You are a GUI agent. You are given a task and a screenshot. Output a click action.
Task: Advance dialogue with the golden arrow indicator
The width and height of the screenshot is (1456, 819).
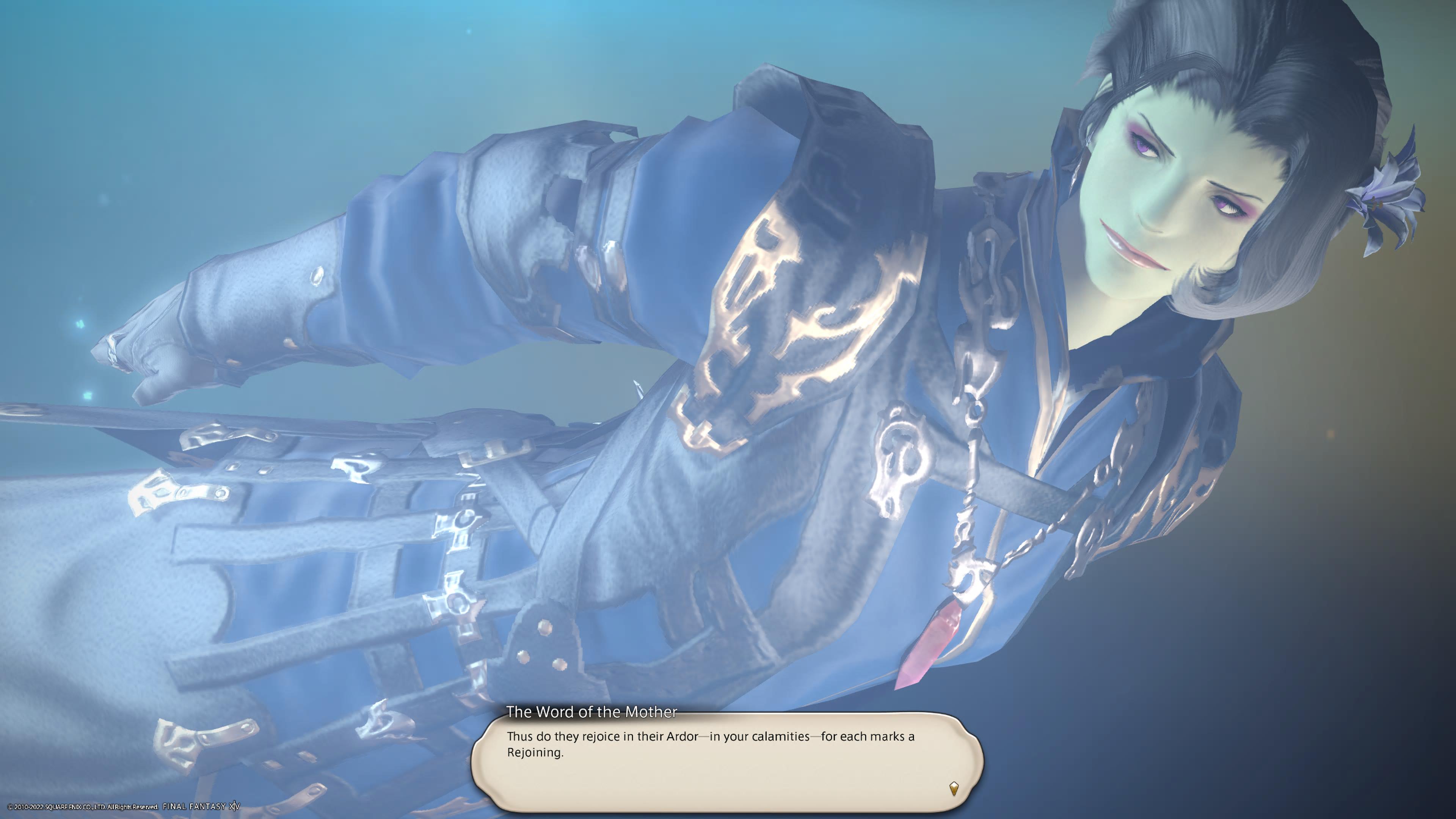[954, 788]
